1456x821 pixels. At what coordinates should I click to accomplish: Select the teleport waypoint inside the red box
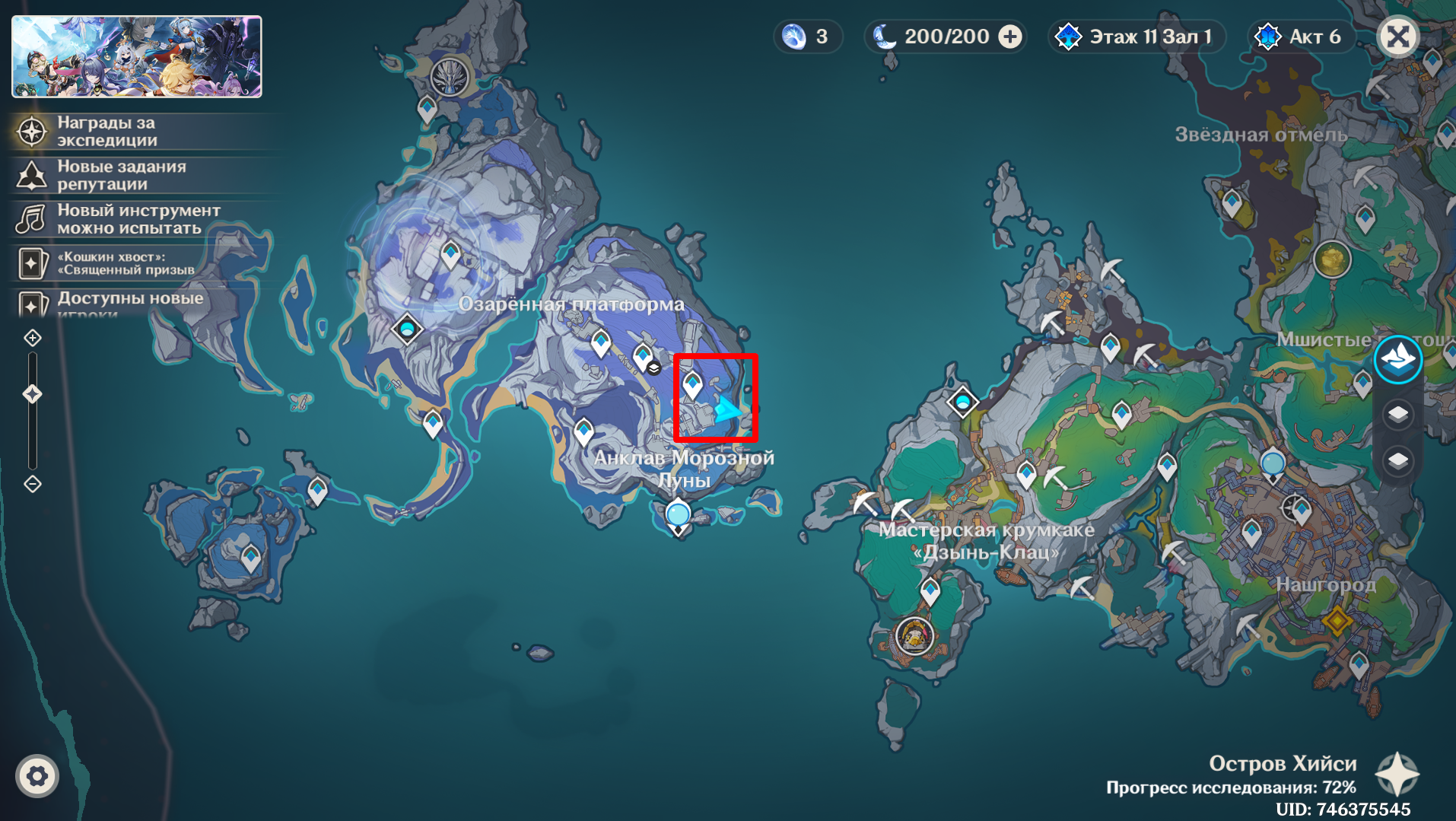(x=692, y=384)
